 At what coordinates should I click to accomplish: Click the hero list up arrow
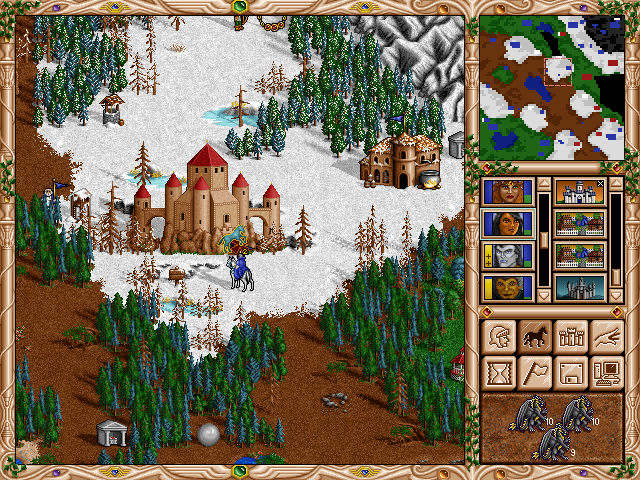(544, 184)
